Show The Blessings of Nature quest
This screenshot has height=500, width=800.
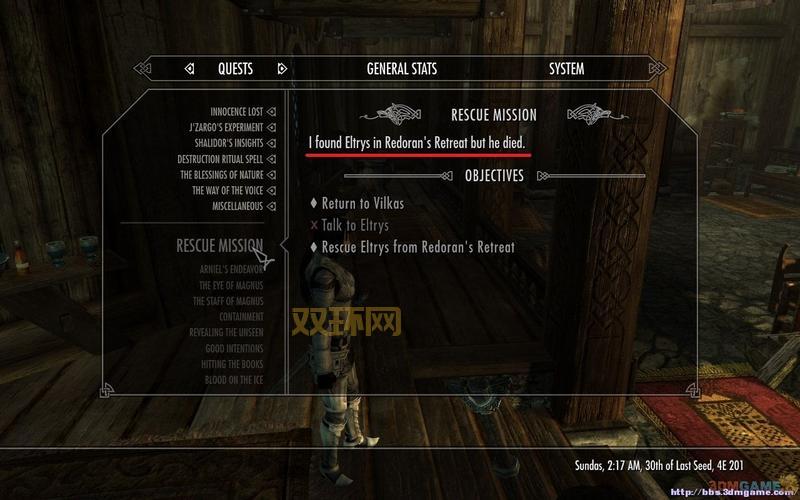point(222,175)
